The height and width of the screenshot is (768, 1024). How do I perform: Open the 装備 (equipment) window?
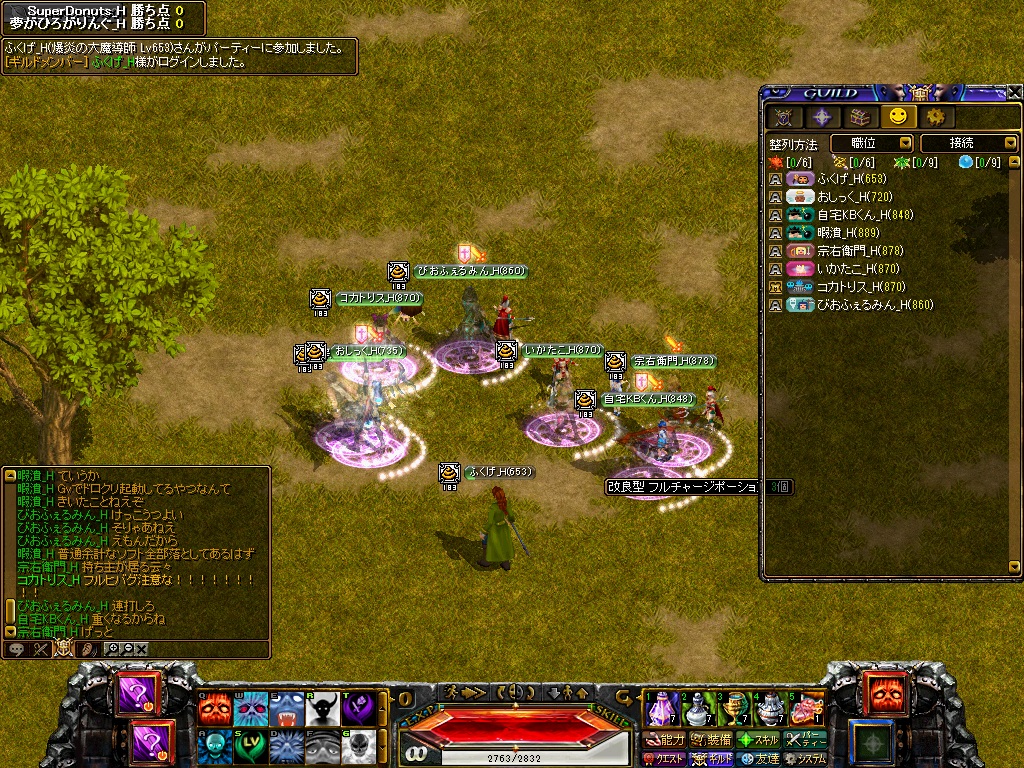[x=712, y=740]
